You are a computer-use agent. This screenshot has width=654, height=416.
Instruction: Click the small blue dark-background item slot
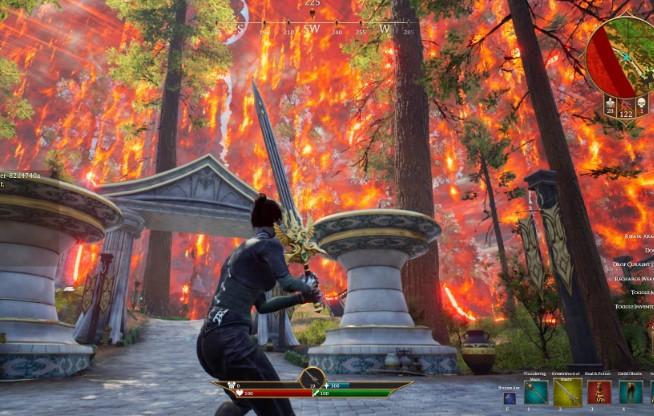(x=510, y=398)
